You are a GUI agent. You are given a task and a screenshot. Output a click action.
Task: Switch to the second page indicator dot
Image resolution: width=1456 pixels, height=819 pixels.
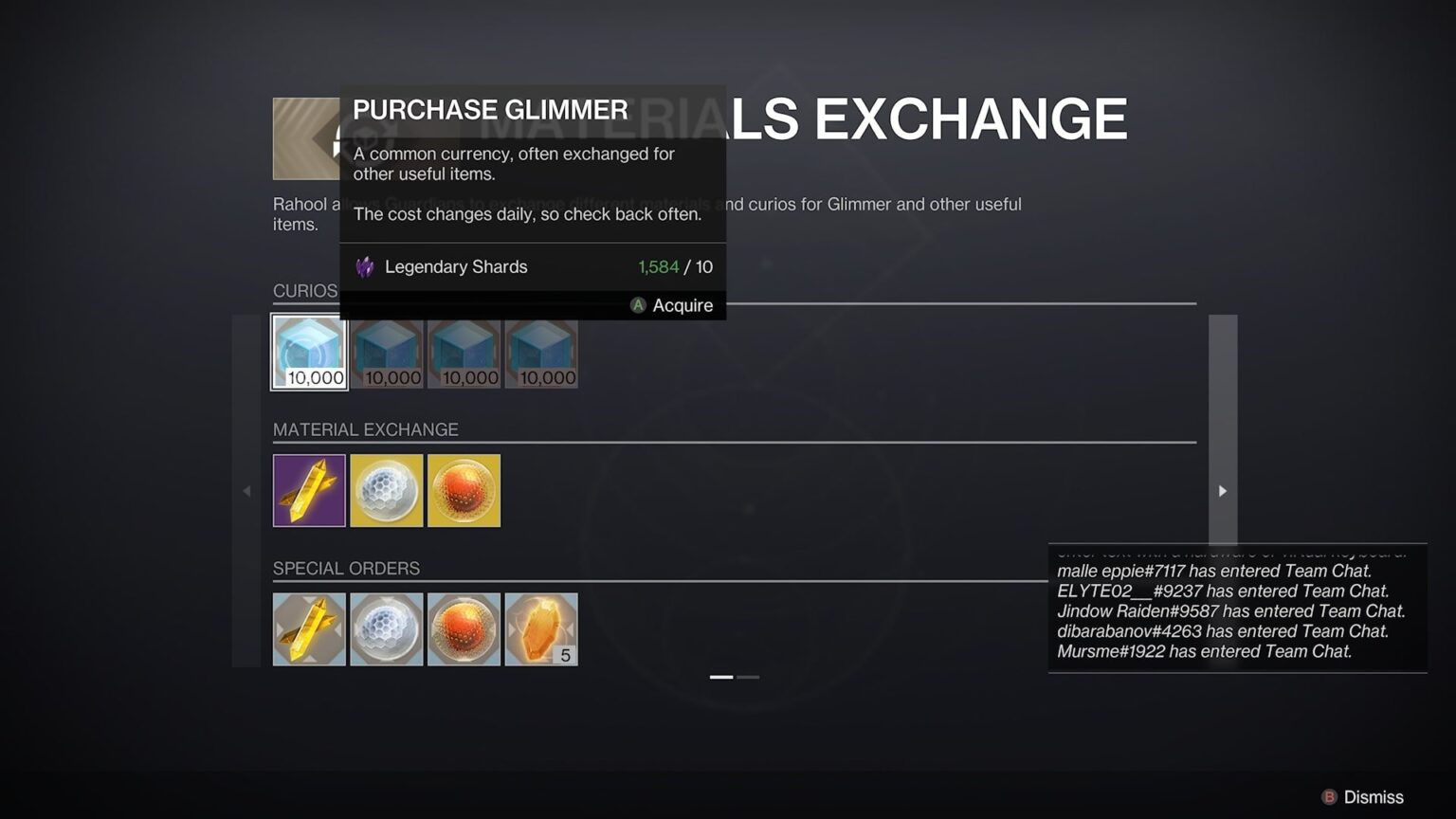click(x=750, y=677)
